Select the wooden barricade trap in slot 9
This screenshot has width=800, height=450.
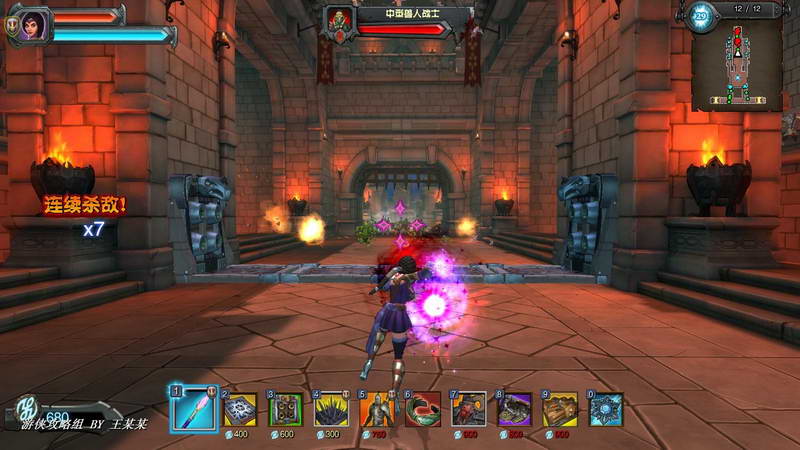click(x=560, y=410)
